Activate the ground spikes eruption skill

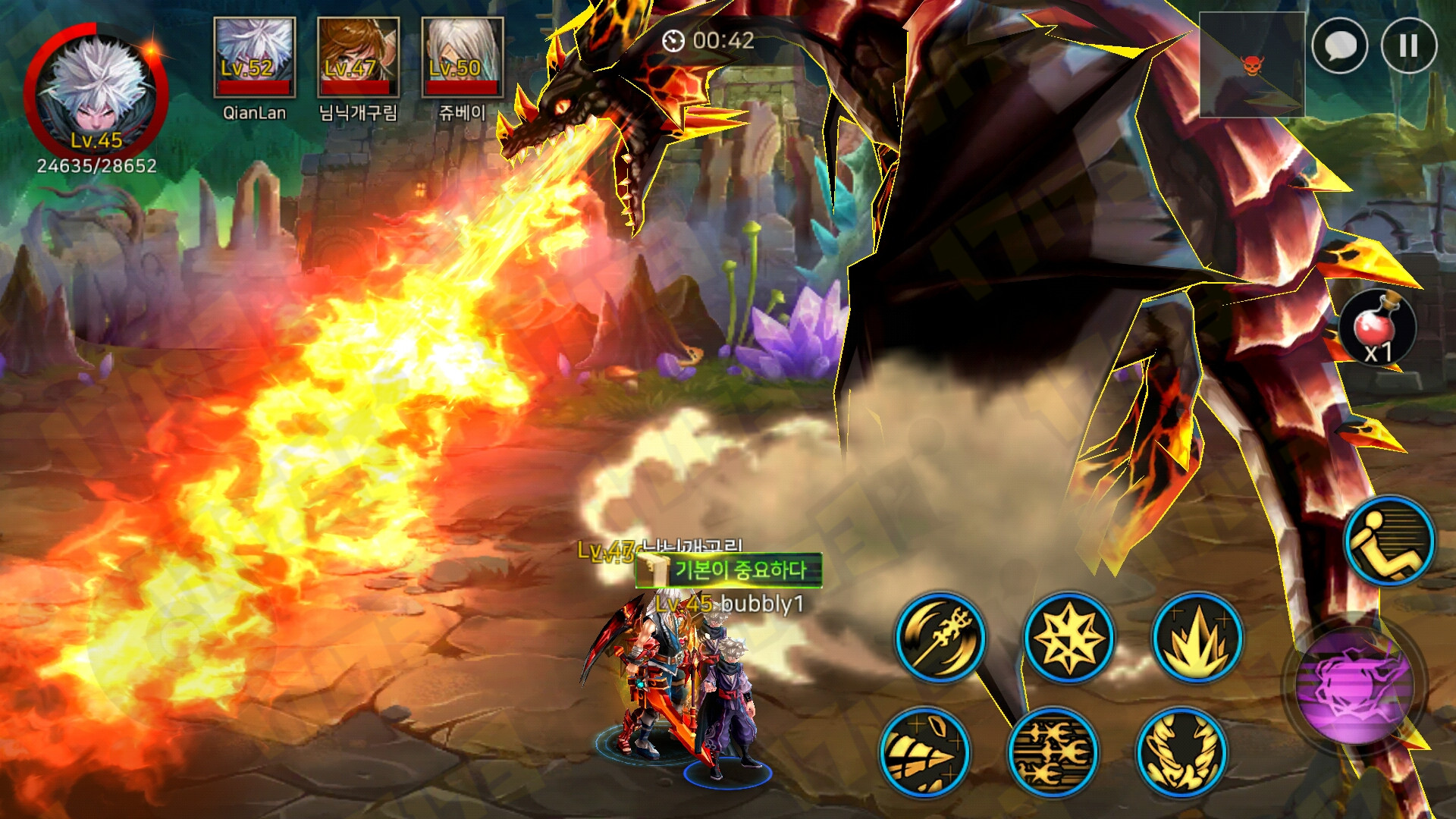(x=1197, y=637)
